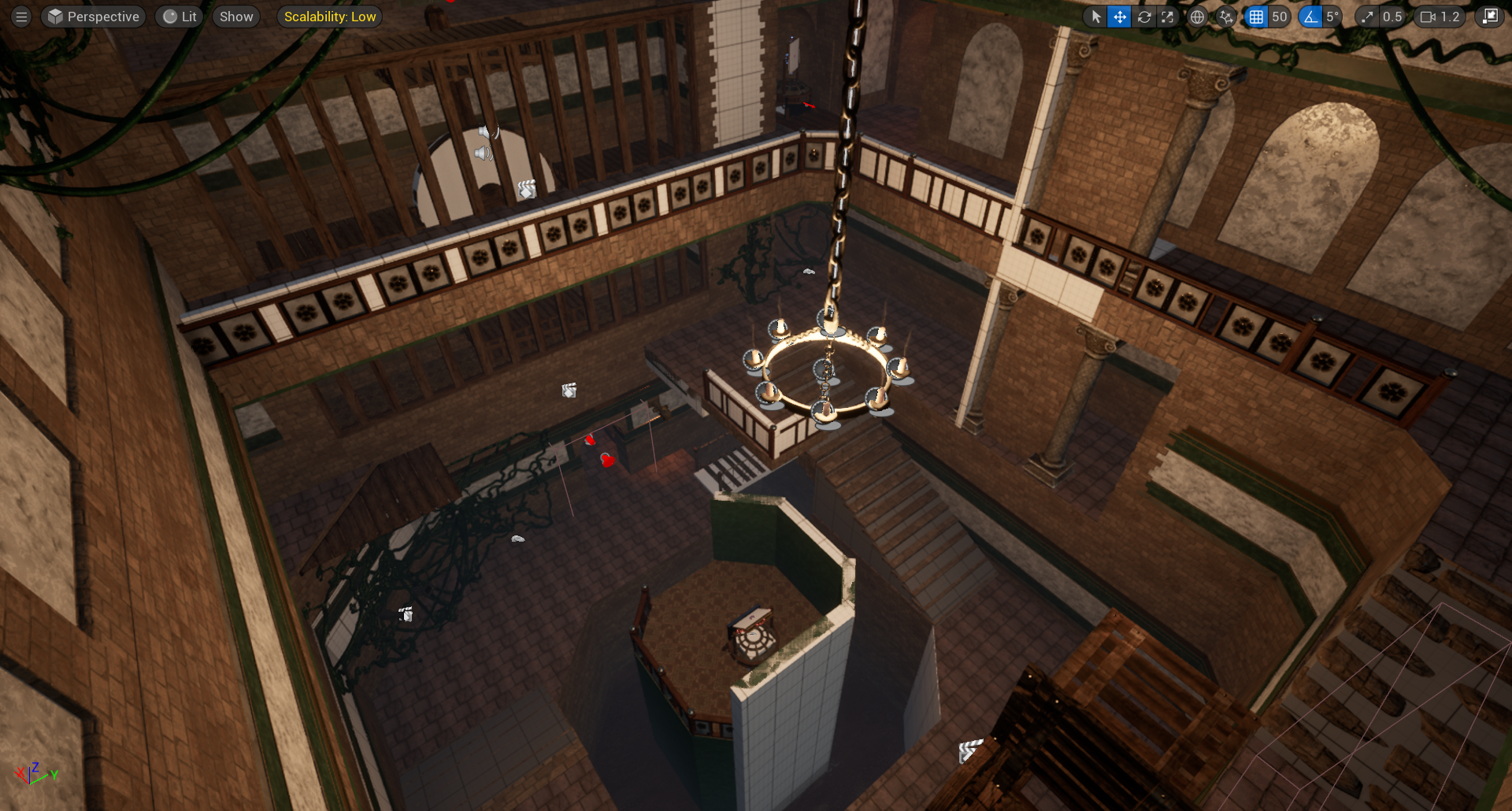The width and height of the screenshot is (1512, 811).
Task: Select the scale tool
Action: click(x=1167, y=17)
